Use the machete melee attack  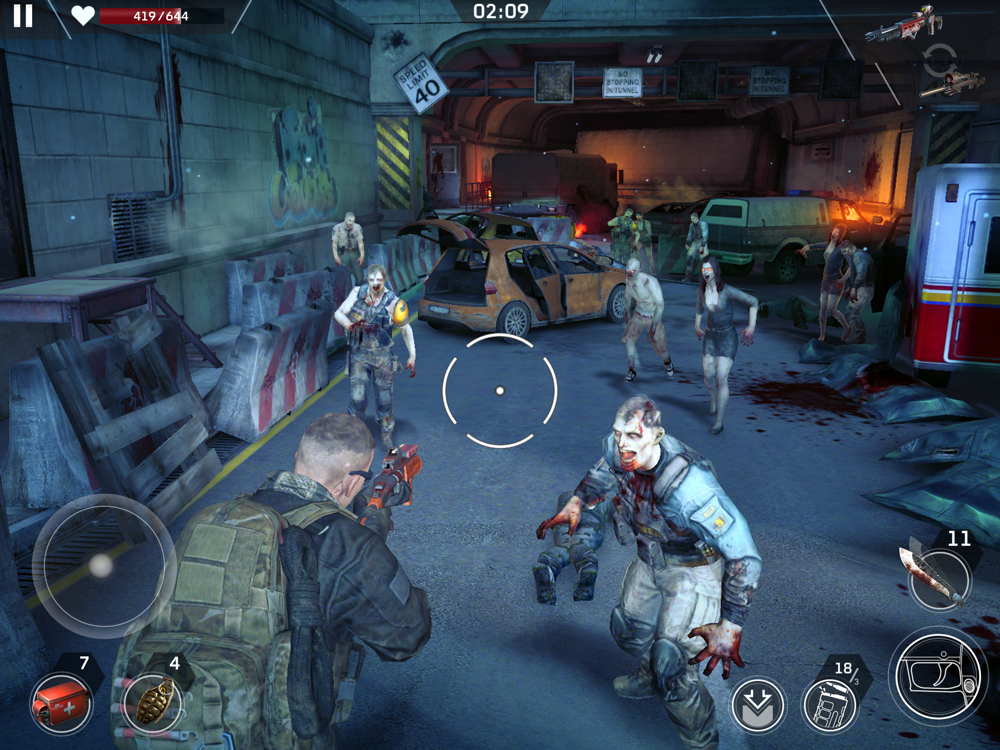[938, 578]
